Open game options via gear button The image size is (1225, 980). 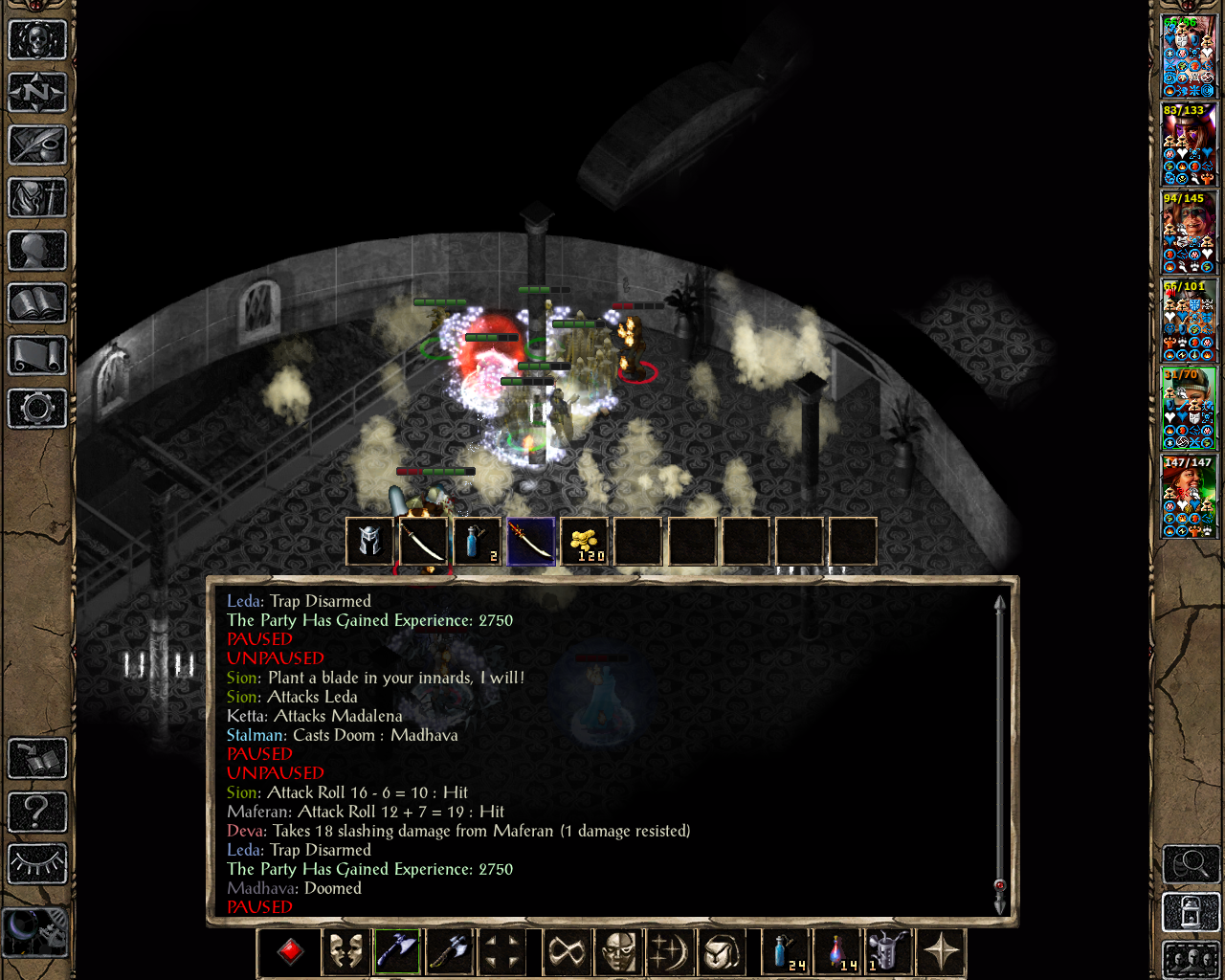37,409
